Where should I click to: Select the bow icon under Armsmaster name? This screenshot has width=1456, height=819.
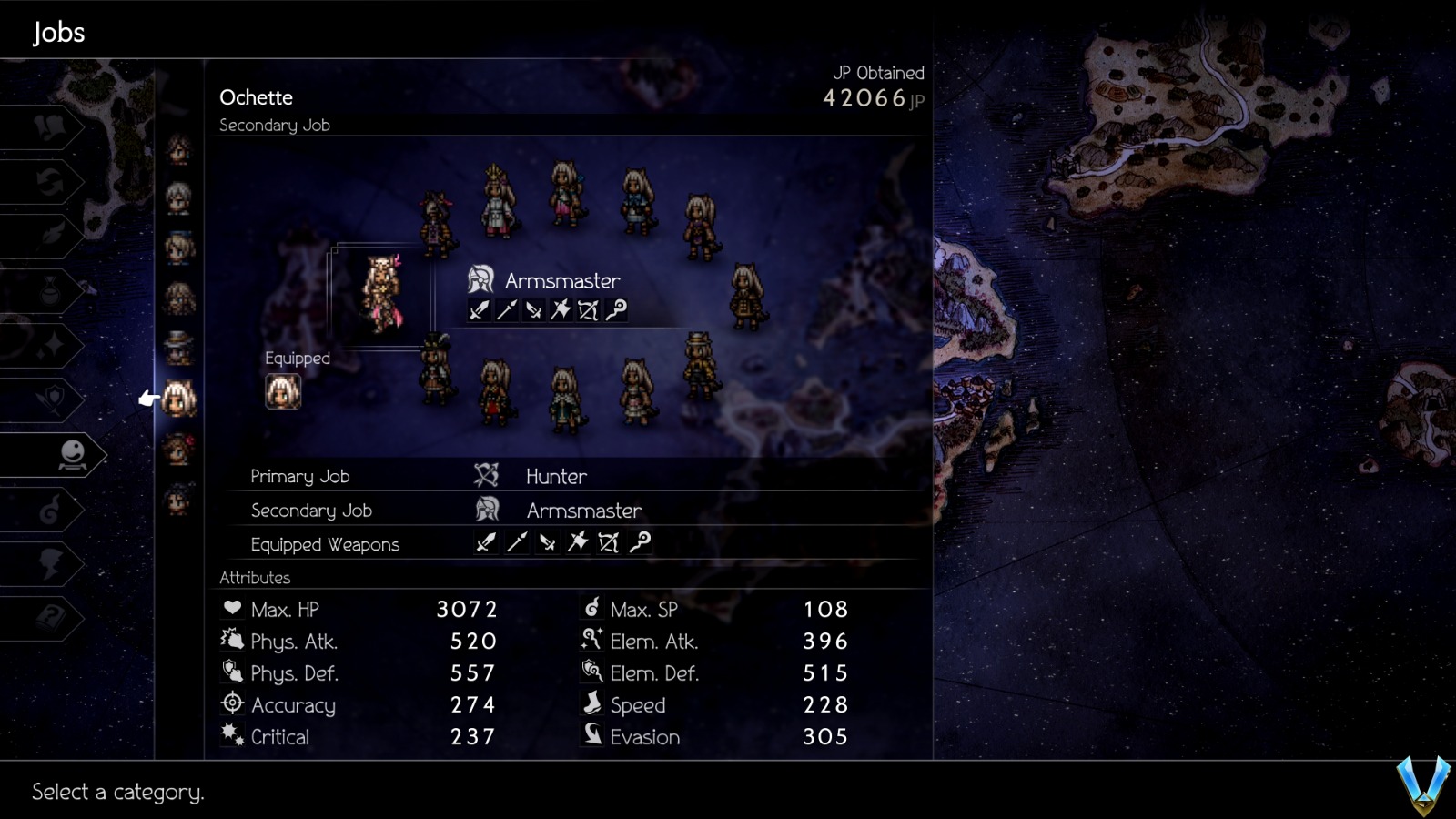[x=587, y=310]
